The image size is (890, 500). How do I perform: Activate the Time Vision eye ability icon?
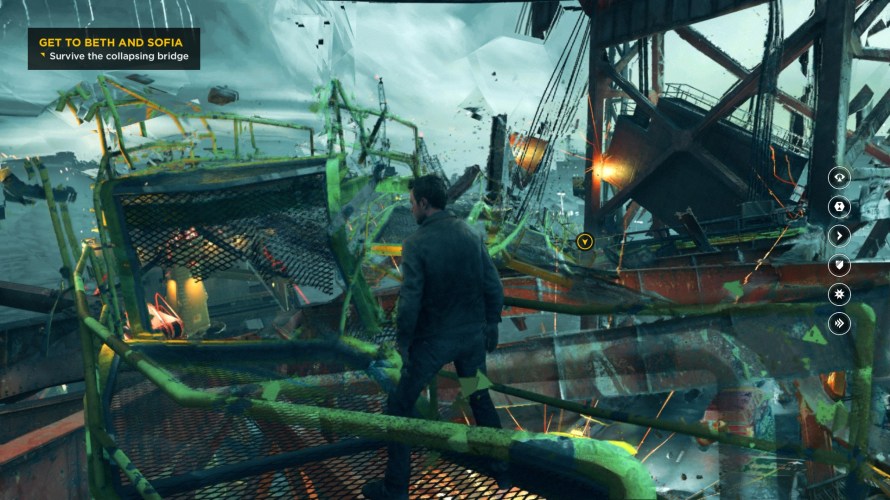839,177
